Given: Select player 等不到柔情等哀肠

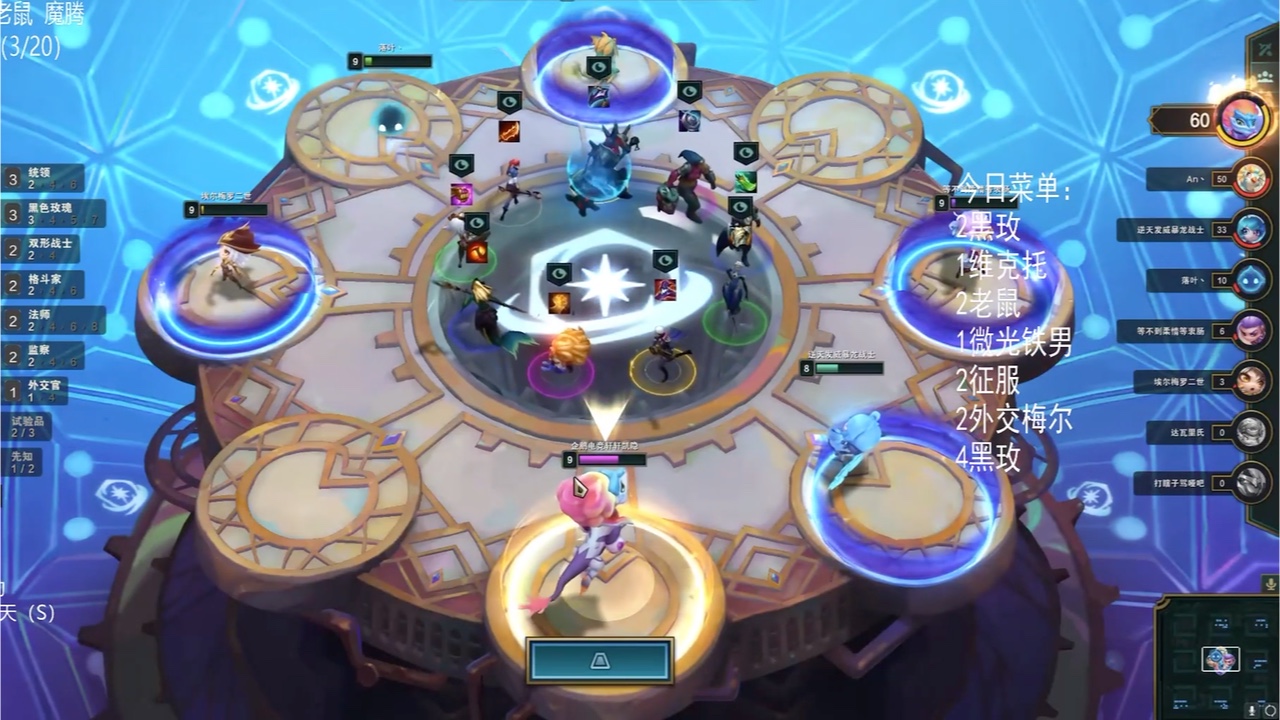Looking at the screenshot, I should pos(1251,331).
